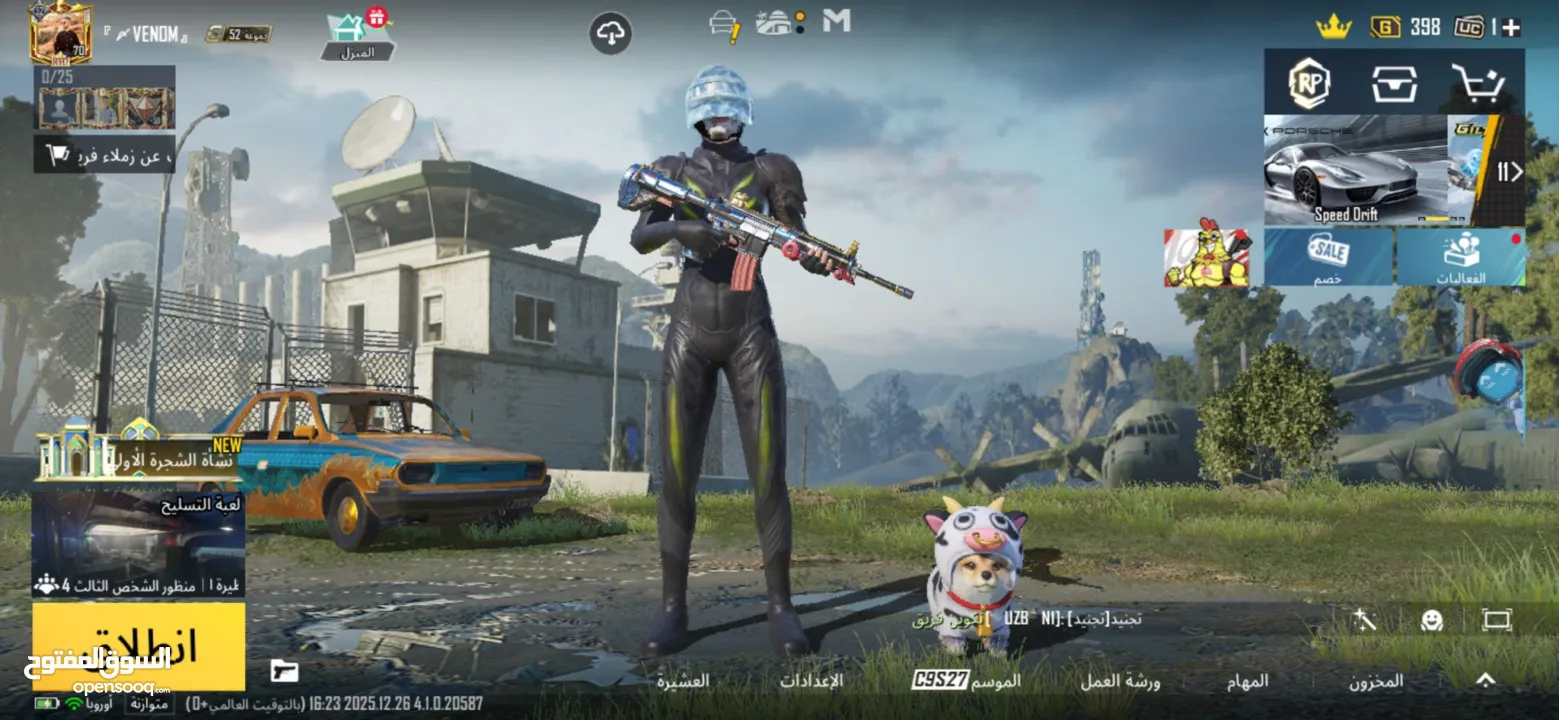
Task: Open the Missions (المهام) menu
Action: pyautogui.click(x=1248, y=681)
